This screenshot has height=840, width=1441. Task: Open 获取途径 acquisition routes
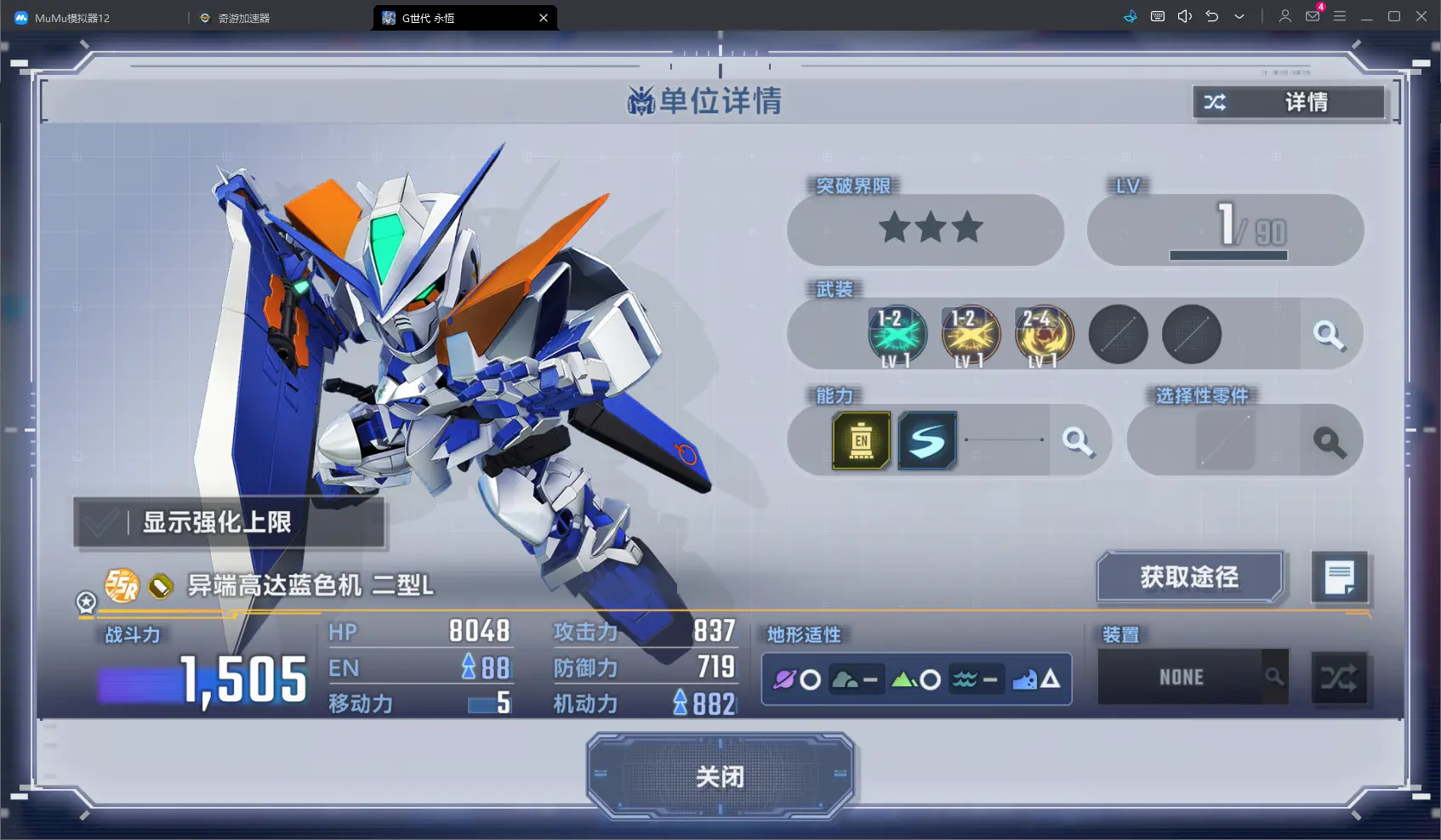point(1189,577)
